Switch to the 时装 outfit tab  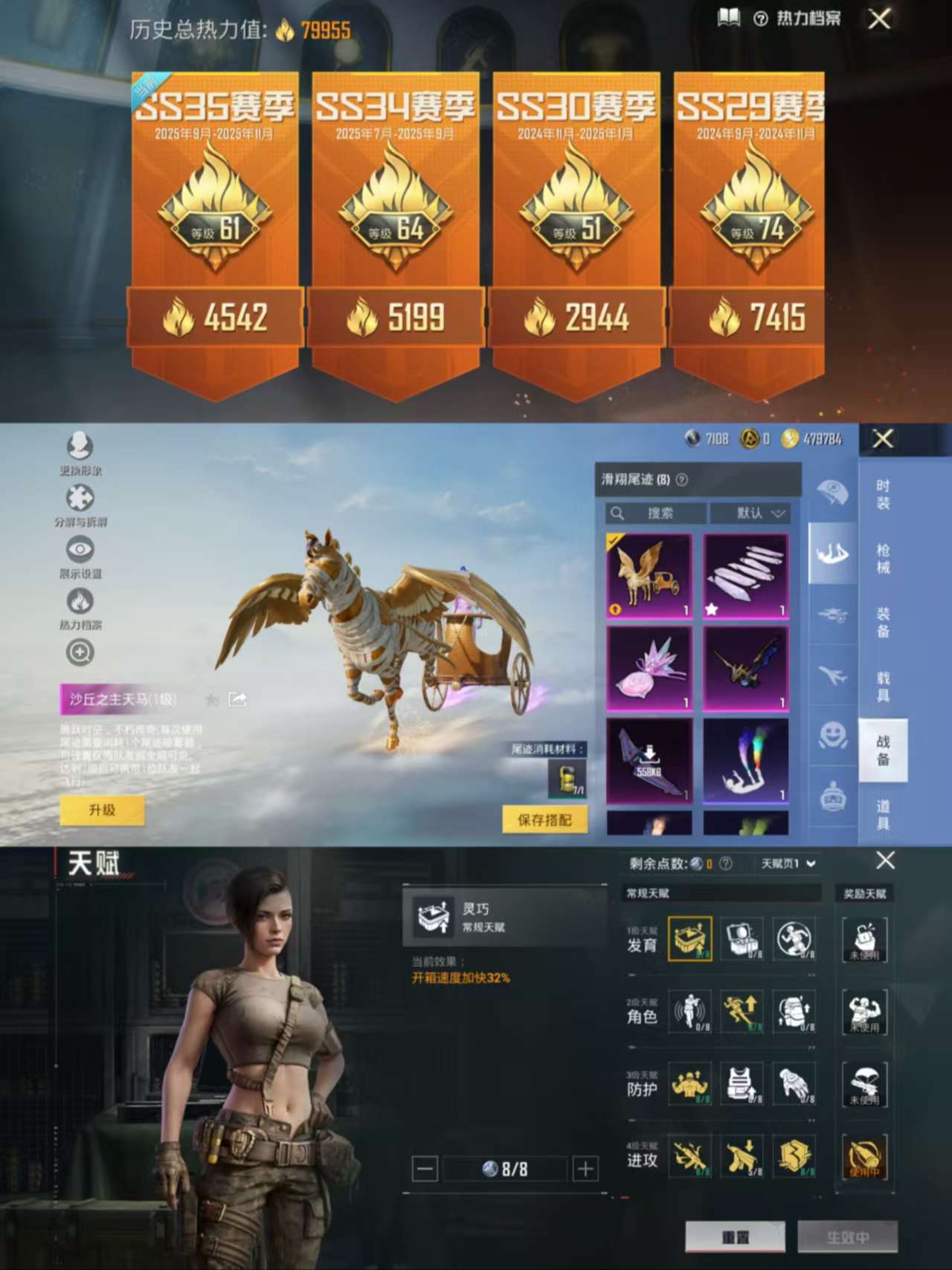coord(883,494)
